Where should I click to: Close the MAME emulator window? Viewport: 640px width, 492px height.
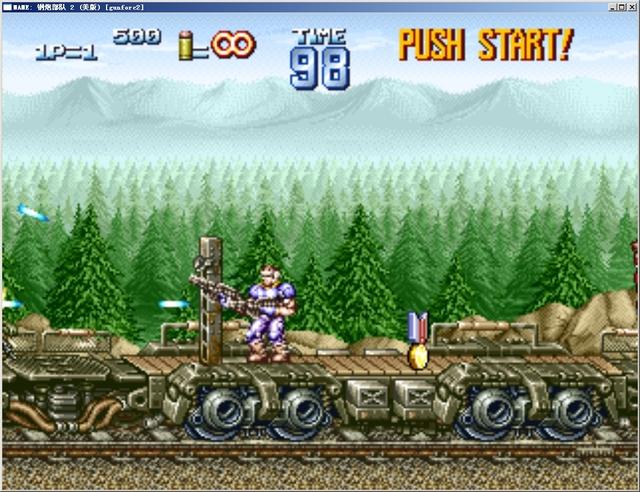click(632, 6)
